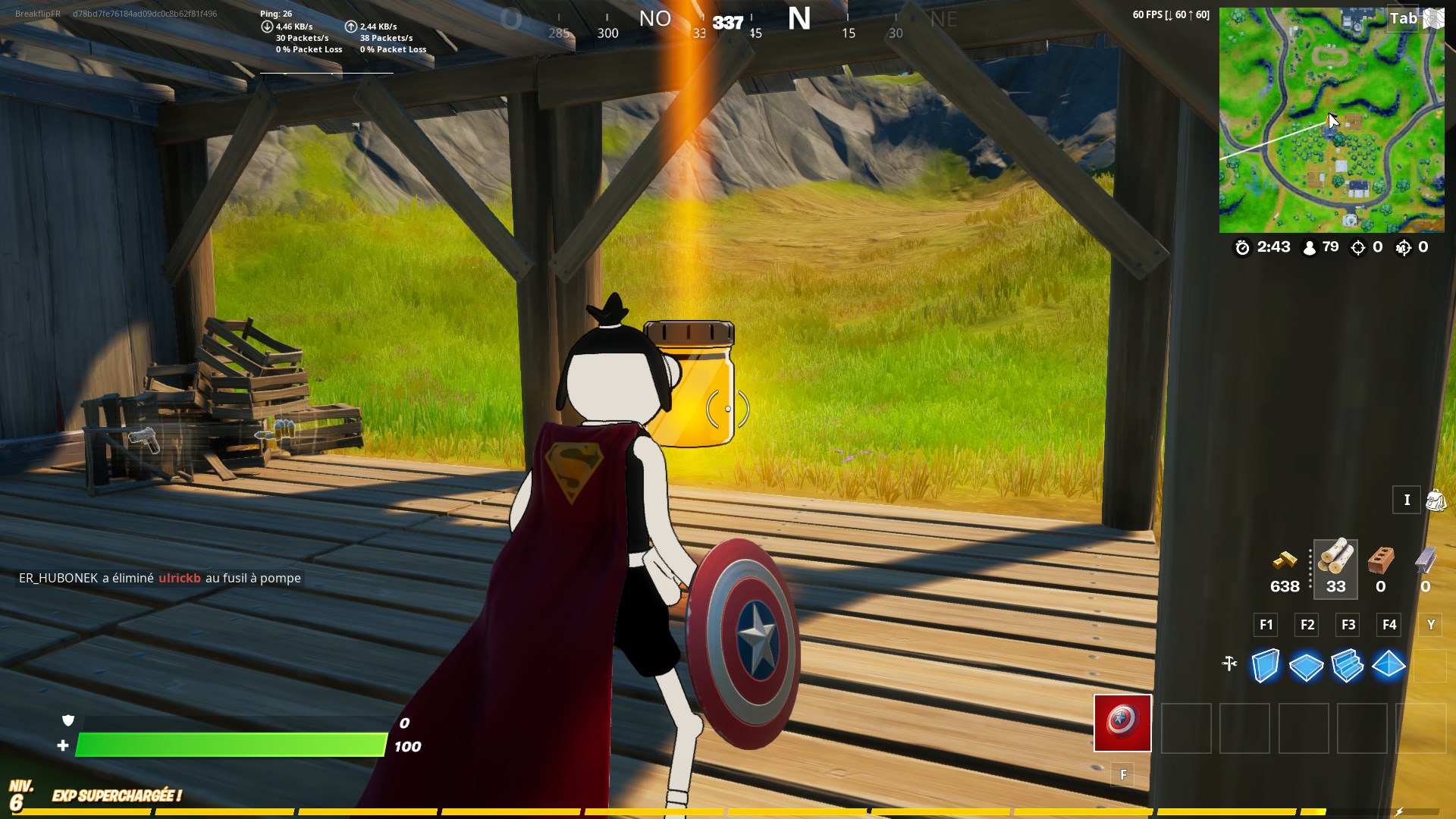Click the green health bar
This screenshot has width=1456, height=819.
pos(227,746)
